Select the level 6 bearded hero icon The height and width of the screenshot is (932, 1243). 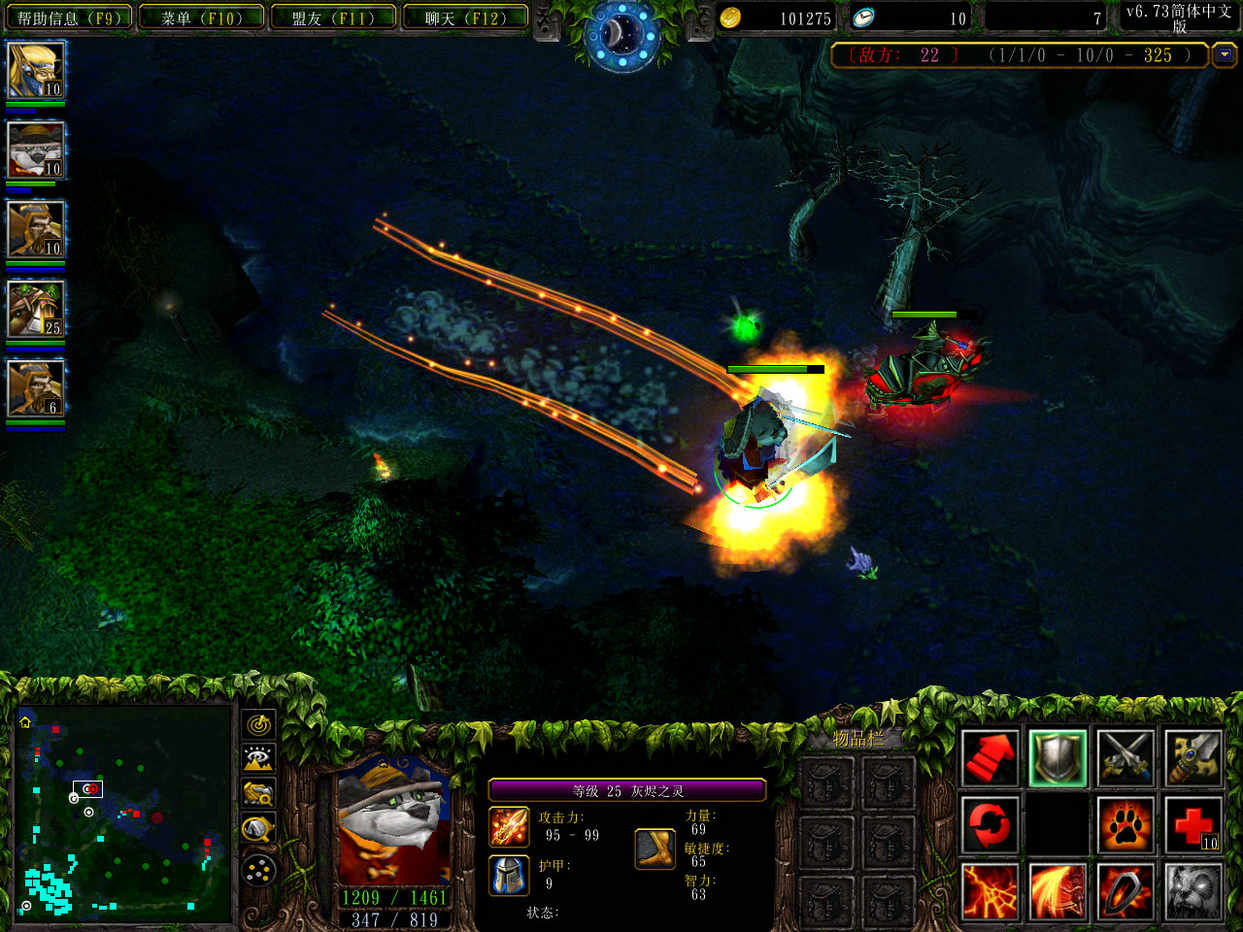coord(36,388)
